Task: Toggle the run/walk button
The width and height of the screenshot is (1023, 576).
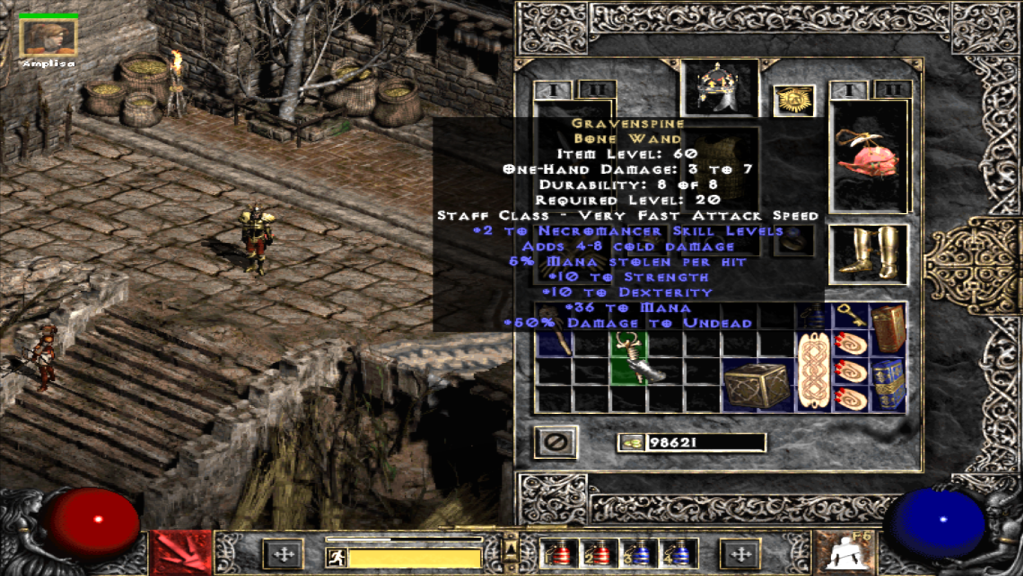Action: click(337, 557)
